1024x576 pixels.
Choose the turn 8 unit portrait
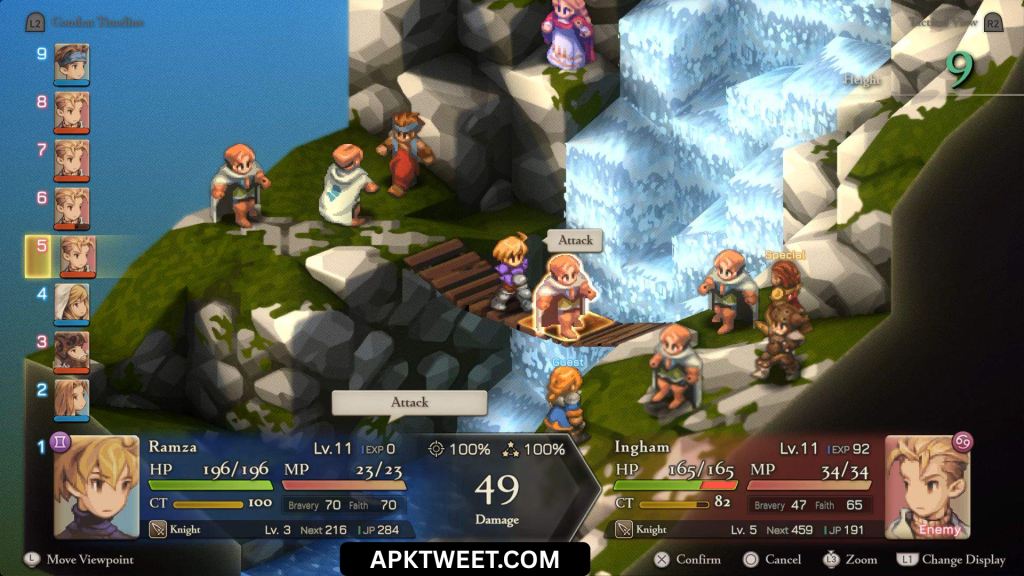tap(72, 110)
